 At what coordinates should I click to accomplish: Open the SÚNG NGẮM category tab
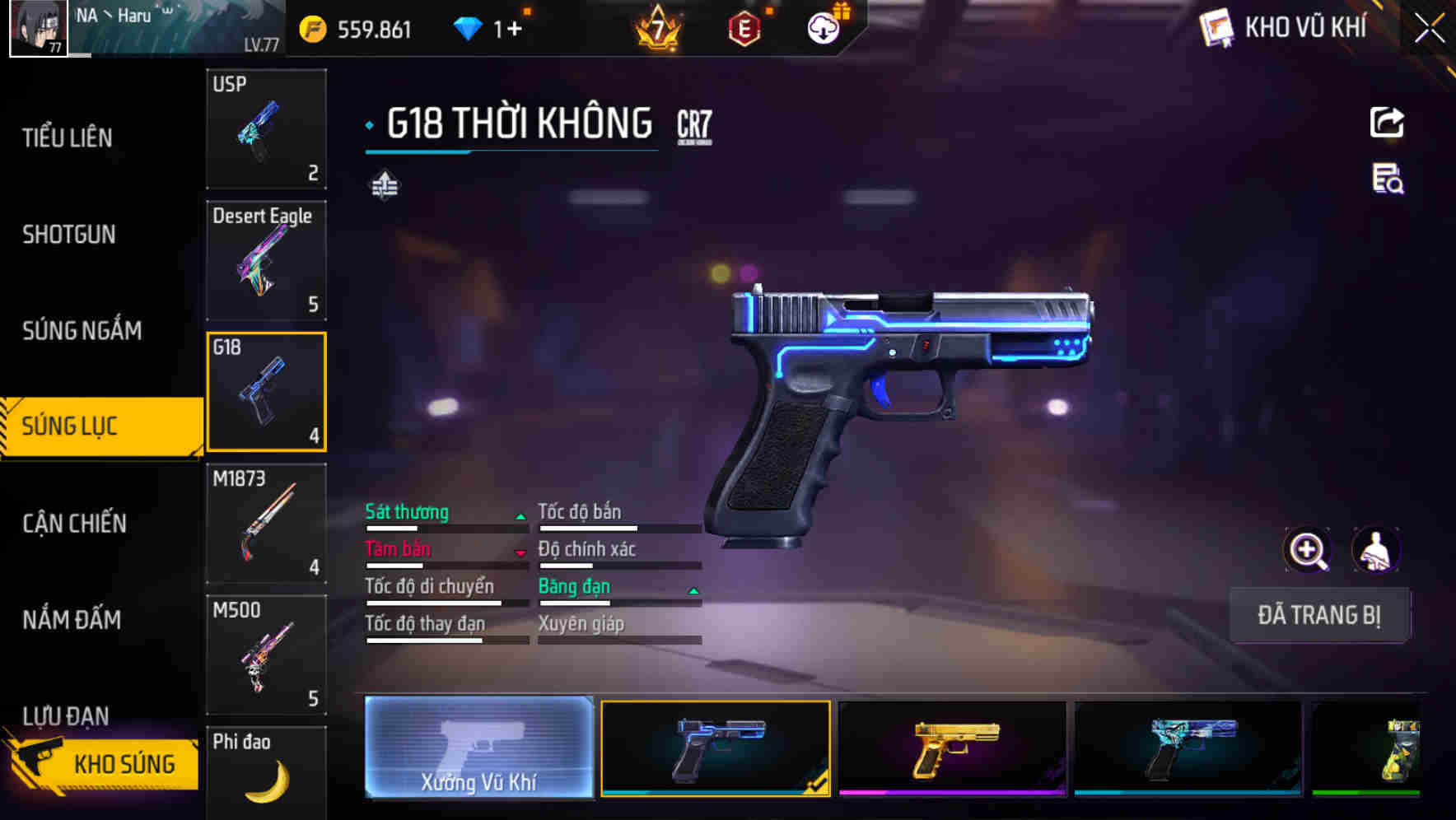[x=80, y=330]
